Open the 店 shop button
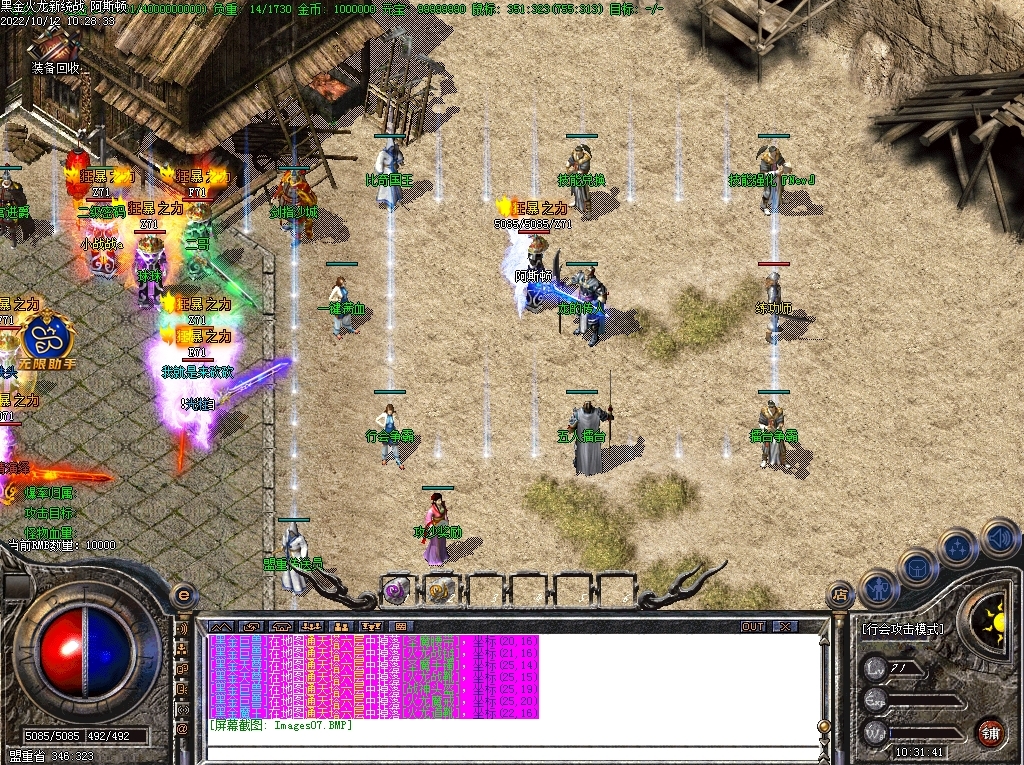The width and height of the screenshot is (1024, 765). [840, 596]
